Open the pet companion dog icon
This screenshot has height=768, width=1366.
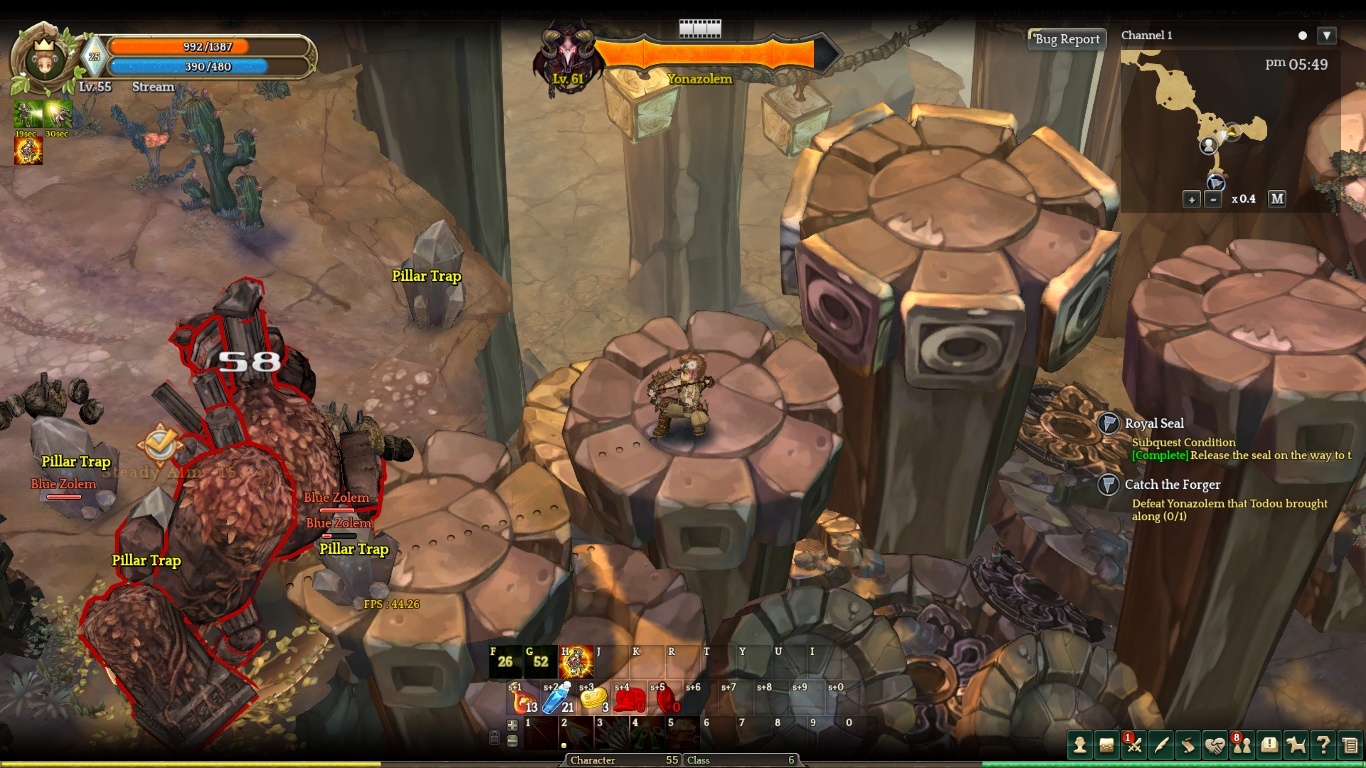click(x=1296, y=745)
